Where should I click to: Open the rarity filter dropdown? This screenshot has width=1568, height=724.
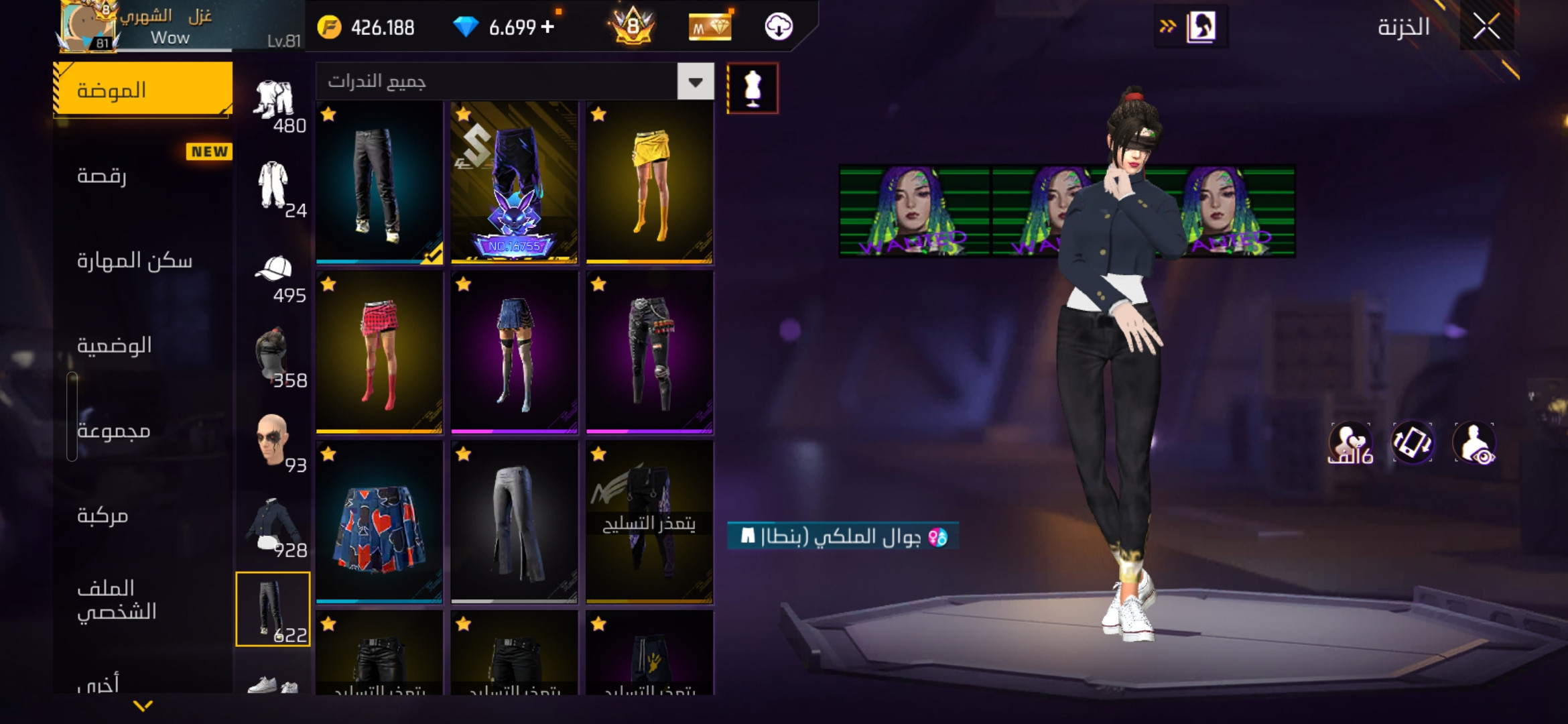click(696, 82)
